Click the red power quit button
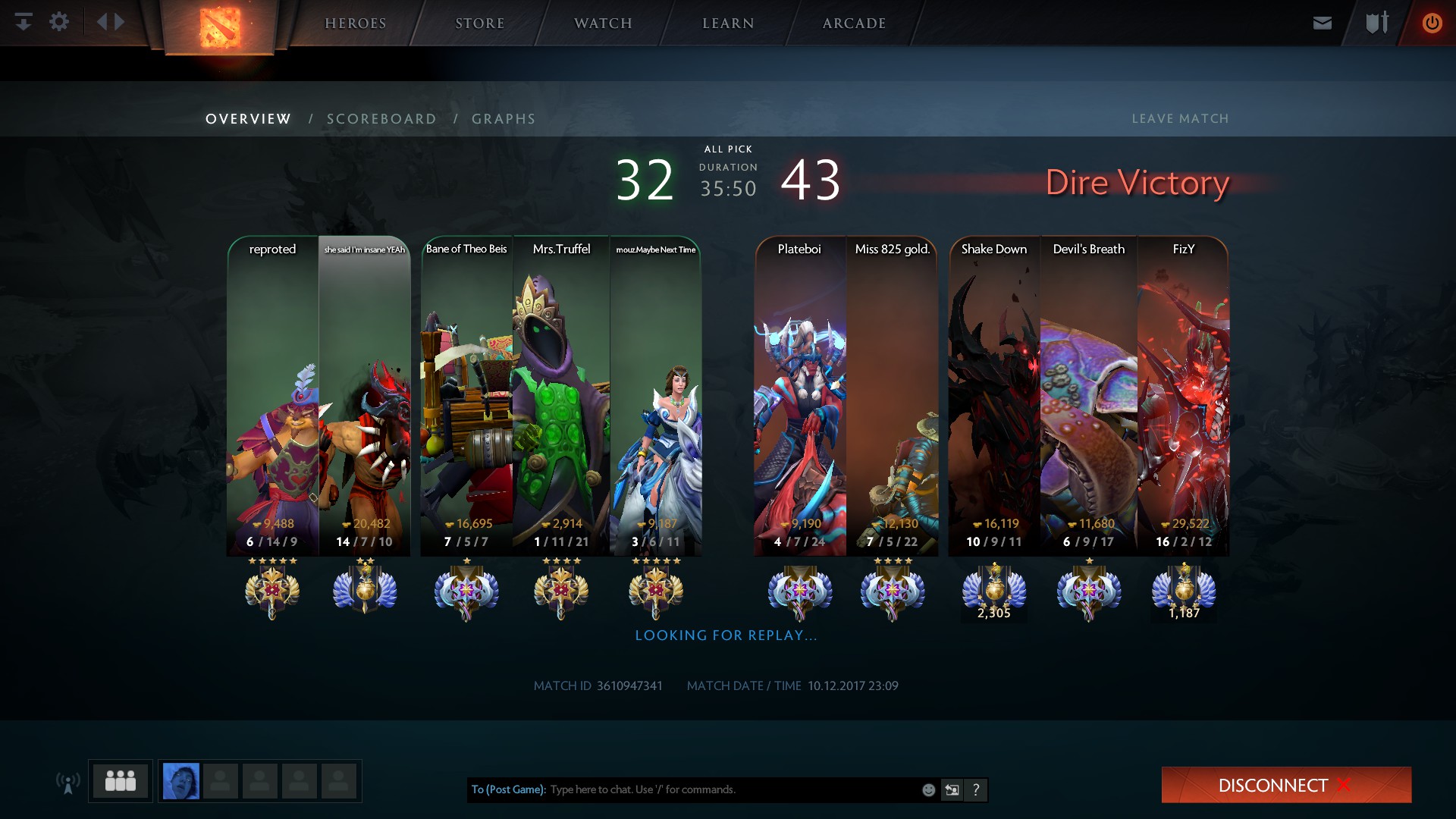 [1432, 23]
